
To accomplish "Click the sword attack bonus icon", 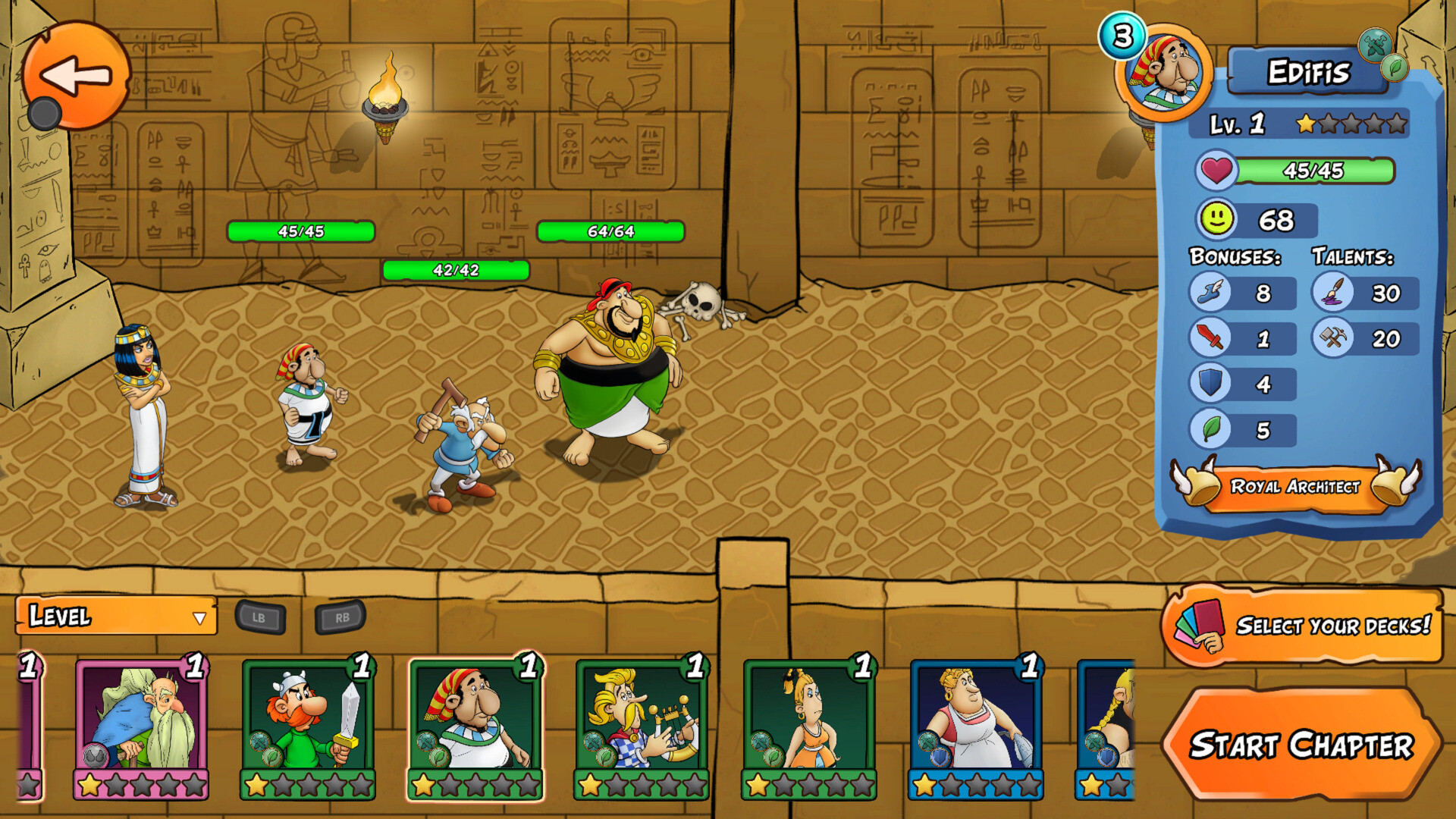I will tap(1211, 339).
